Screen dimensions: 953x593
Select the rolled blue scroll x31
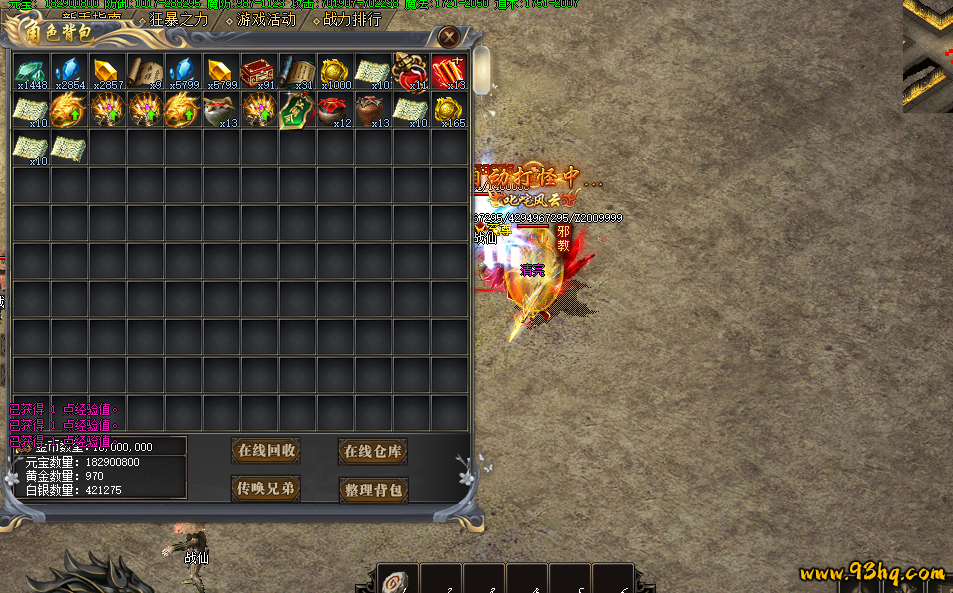click(x=297, y=72)
